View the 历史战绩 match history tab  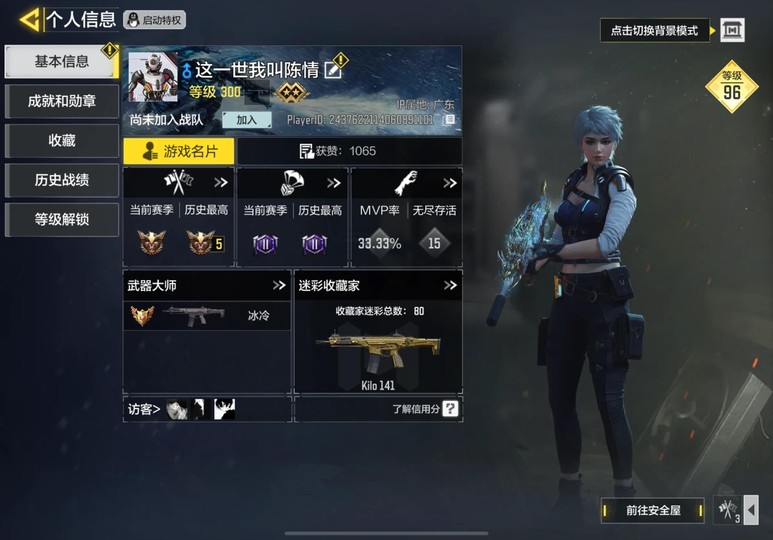coord(62,180)
